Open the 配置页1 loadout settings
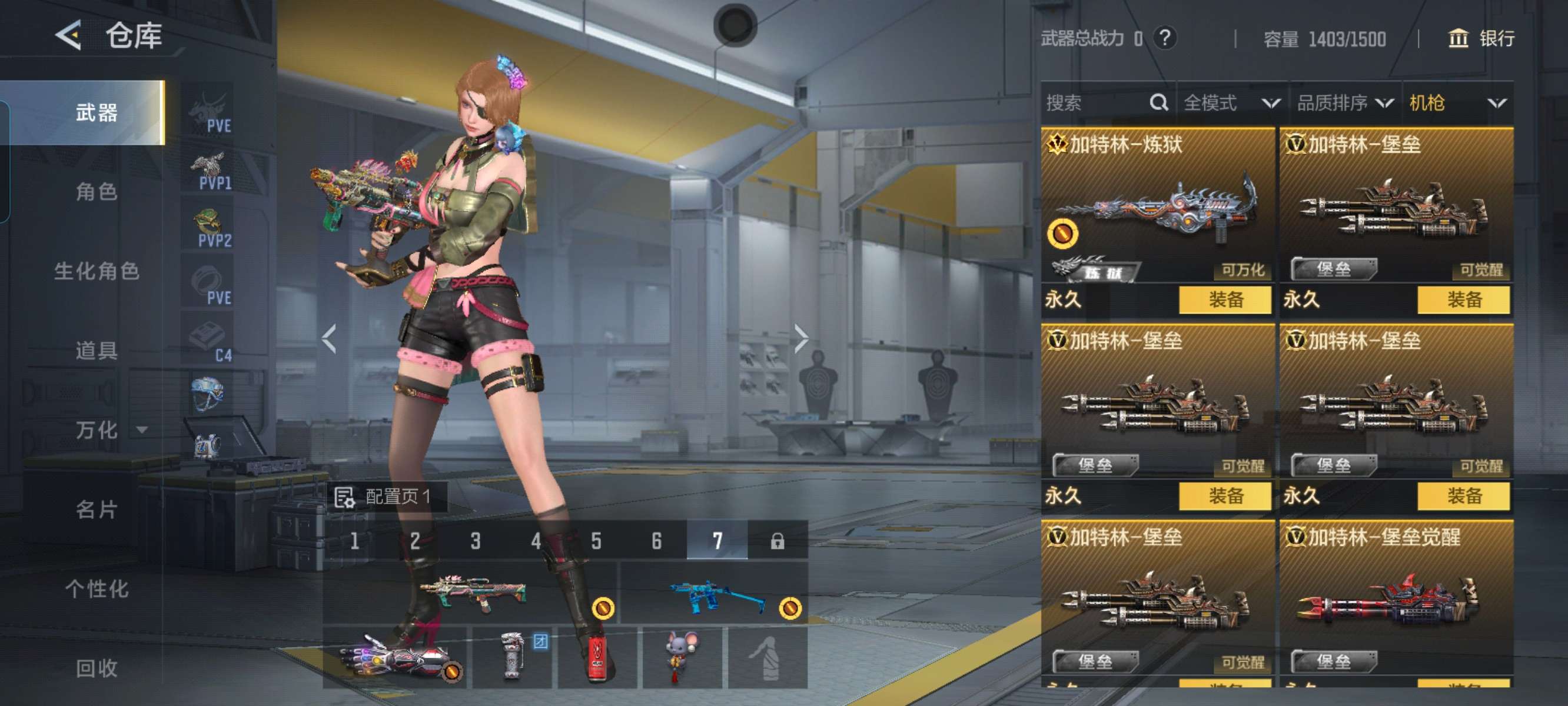The height and width of the screenshot is (706, 1568). point(386,497)
